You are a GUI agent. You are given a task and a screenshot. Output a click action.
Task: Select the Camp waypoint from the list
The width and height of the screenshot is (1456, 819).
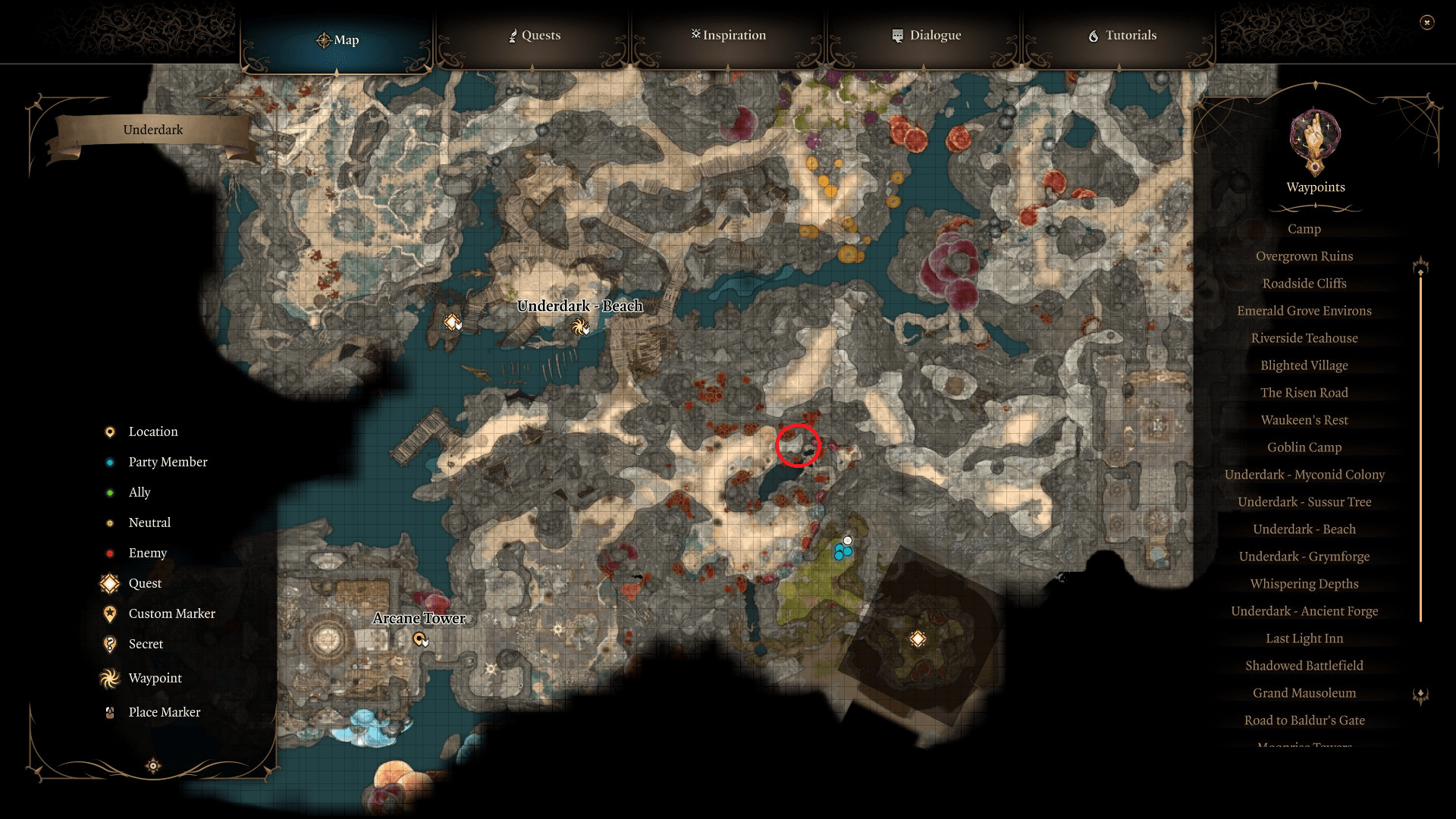[x=1304, y=229]
